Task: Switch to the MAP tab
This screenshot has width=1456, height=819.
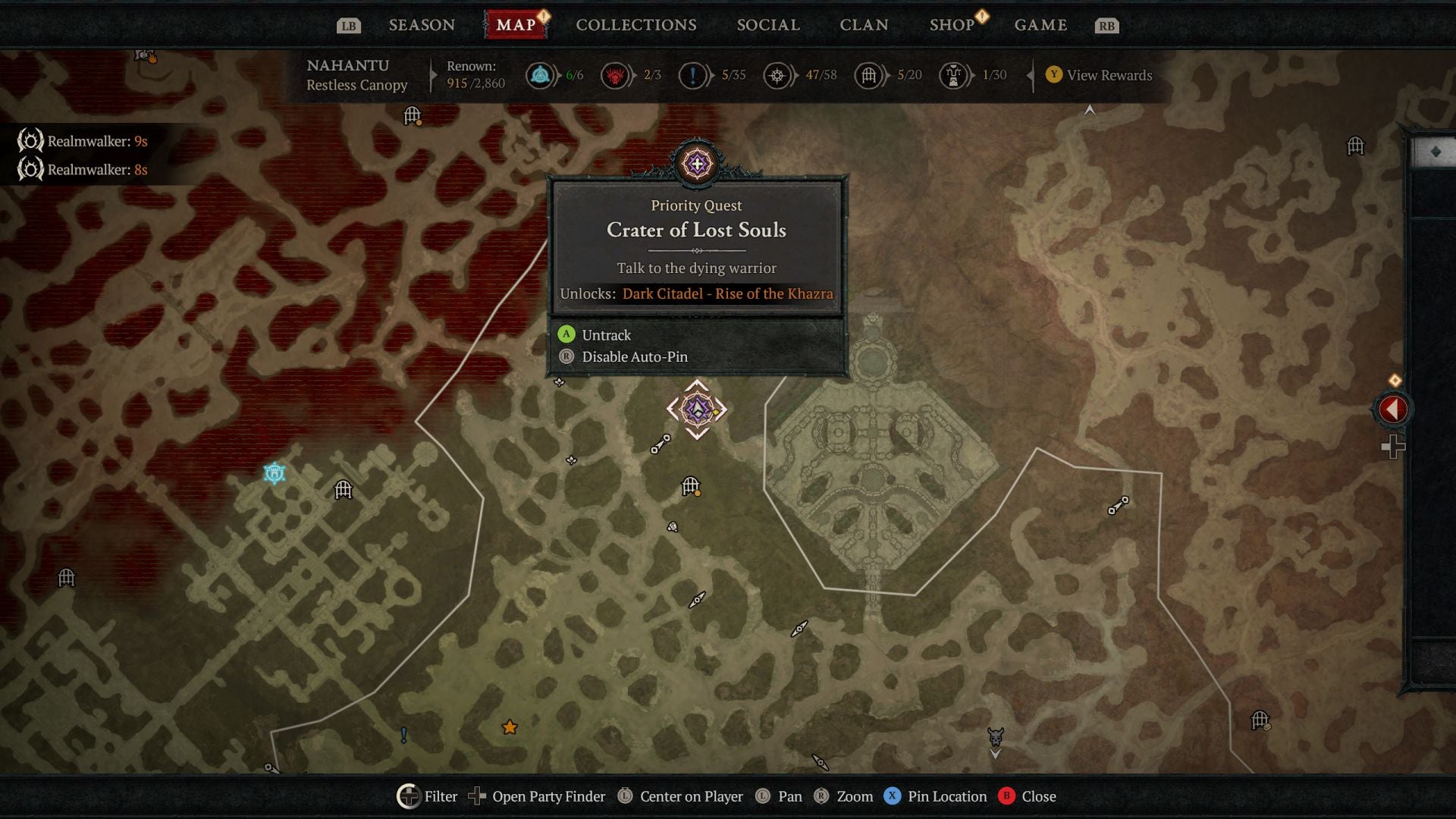Action: point(516,24)
